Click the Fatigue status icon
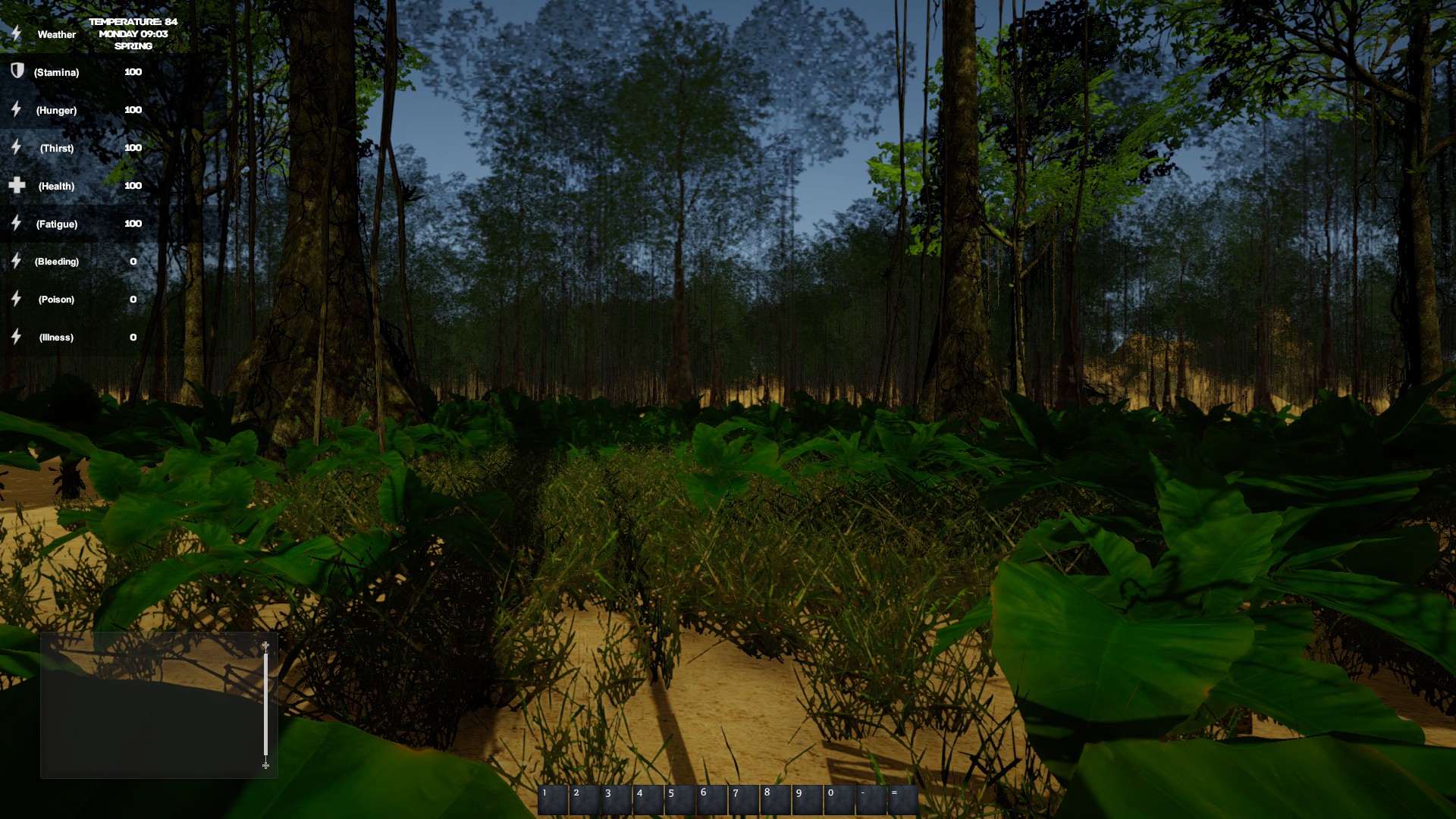This screenshot has height=819, width=1456. [15, 224]
